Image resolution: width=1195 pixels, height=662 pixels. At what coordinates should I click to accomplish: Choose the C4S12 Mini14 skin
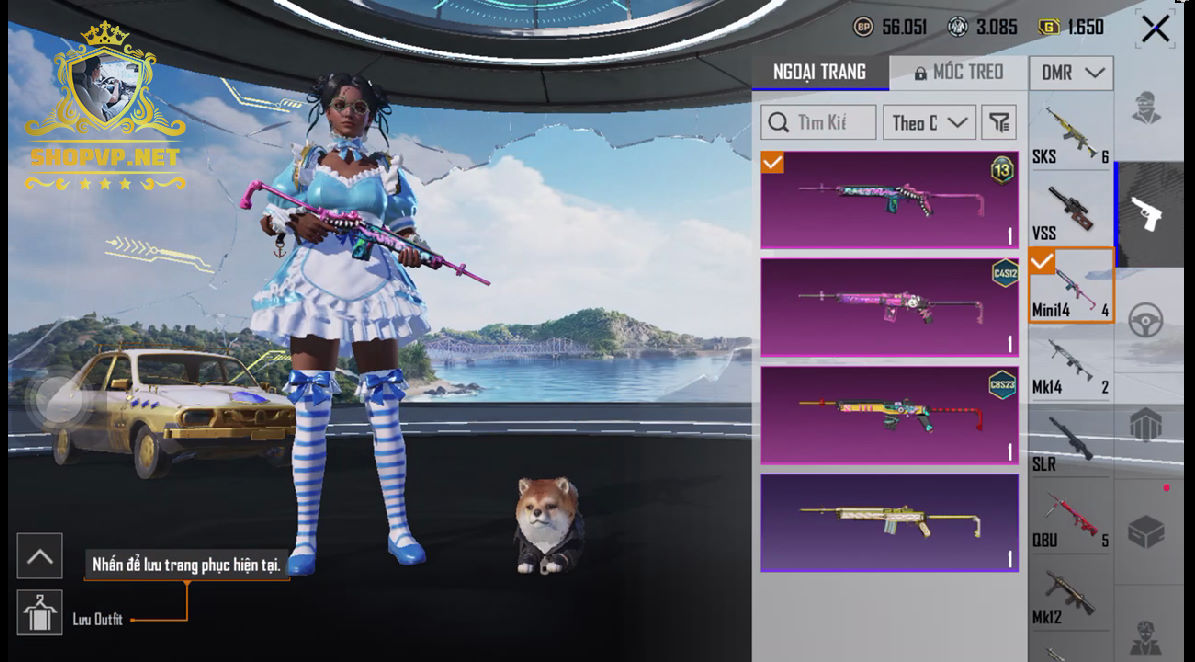pos(889,308)
